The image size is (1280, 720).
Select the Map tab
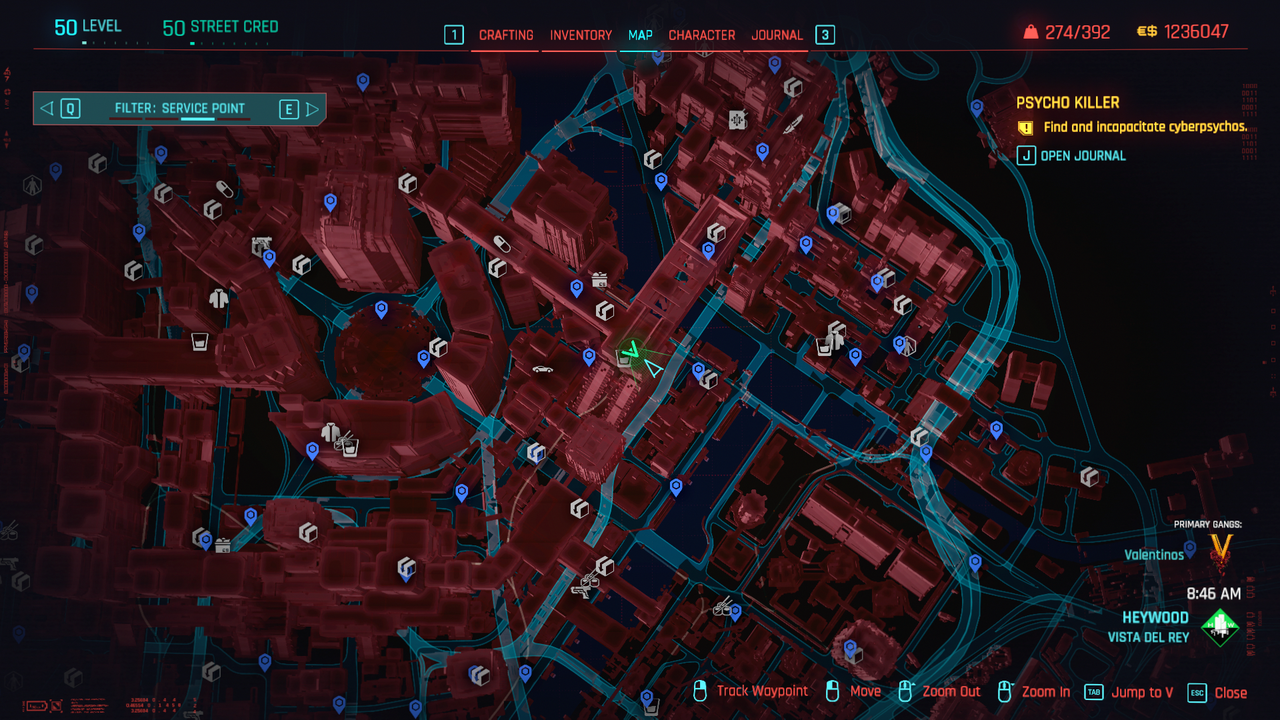[x=640, y=35]
